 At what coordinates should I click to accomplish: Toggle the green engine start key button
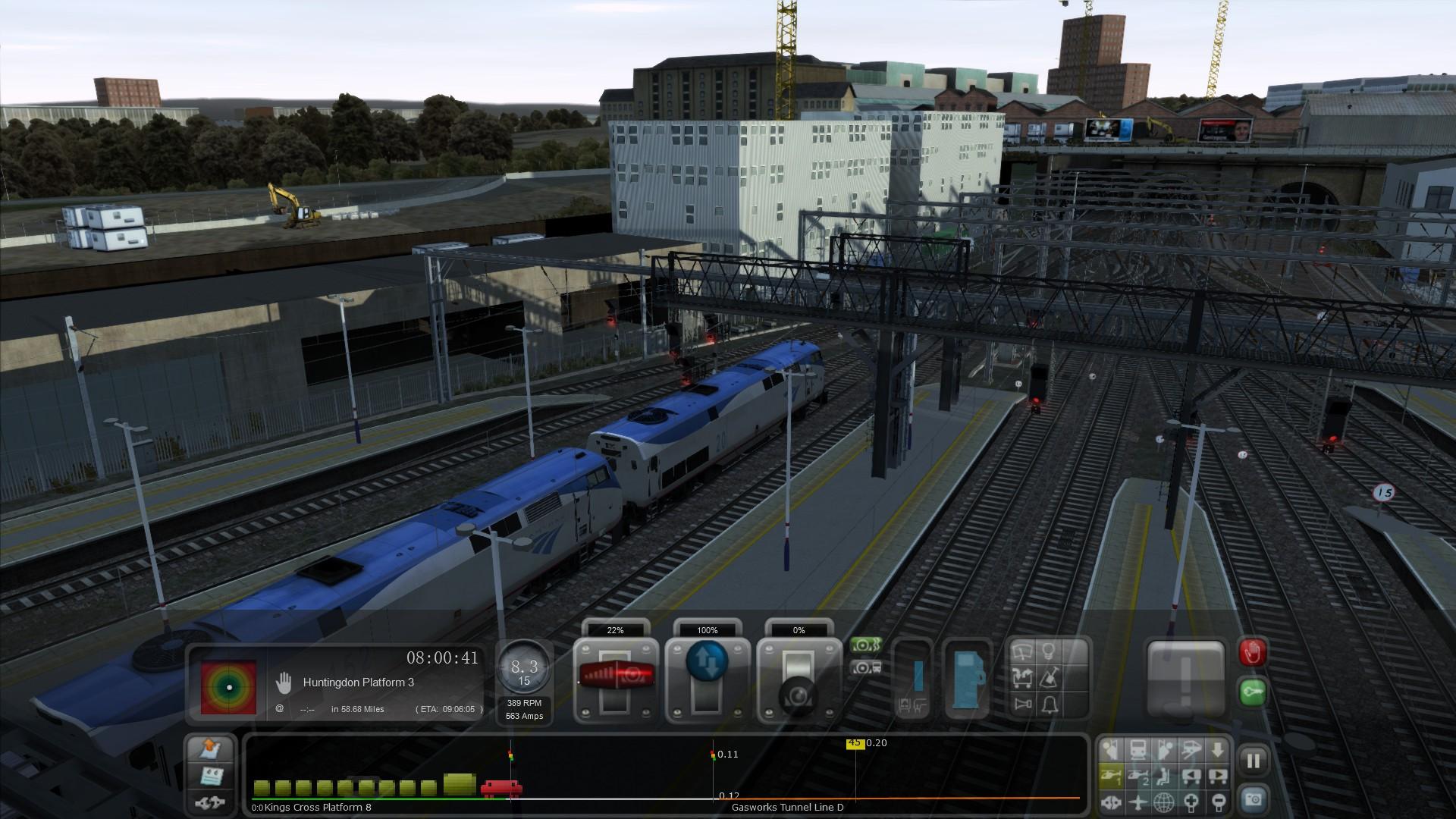tap(1252, 692)
